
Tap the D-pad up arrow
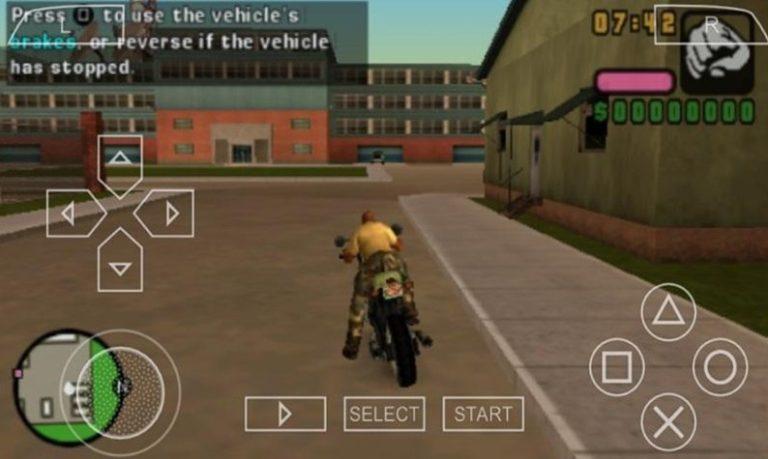pyautogui.click(x=120, y=160)
